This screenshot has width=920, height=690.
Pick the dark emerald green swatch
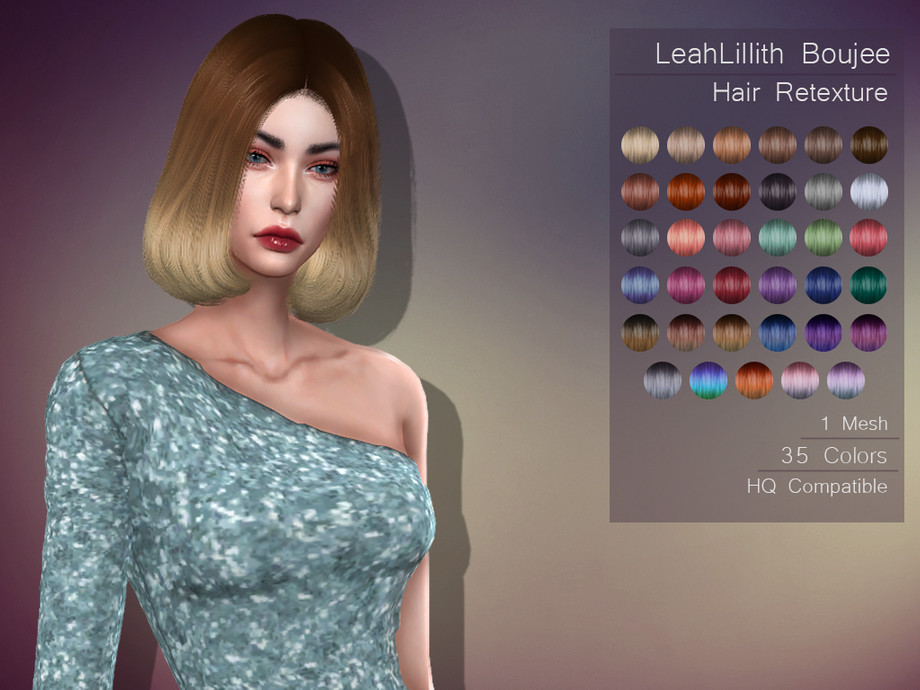(869, 285)
